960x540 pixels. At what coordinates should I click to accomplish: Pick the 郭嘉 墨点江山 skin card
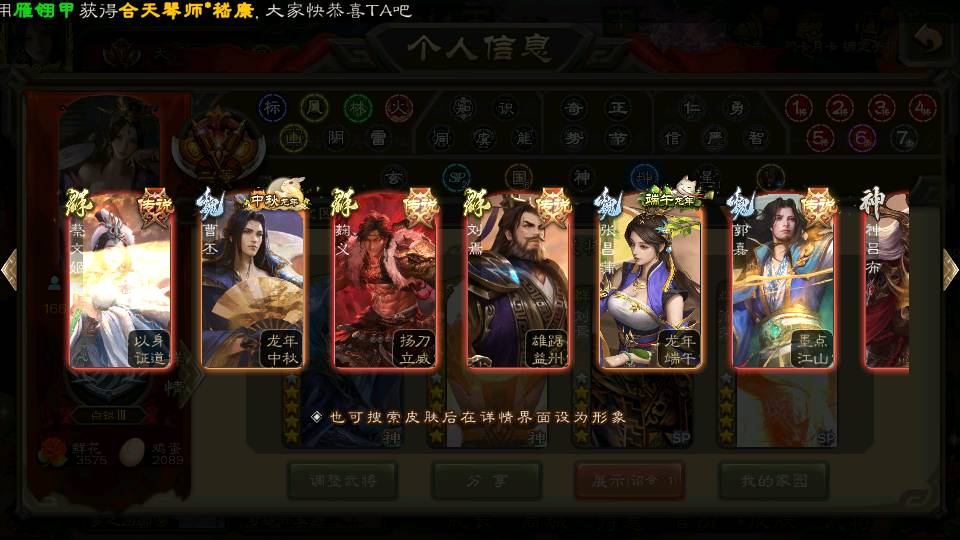coord(783,280)
